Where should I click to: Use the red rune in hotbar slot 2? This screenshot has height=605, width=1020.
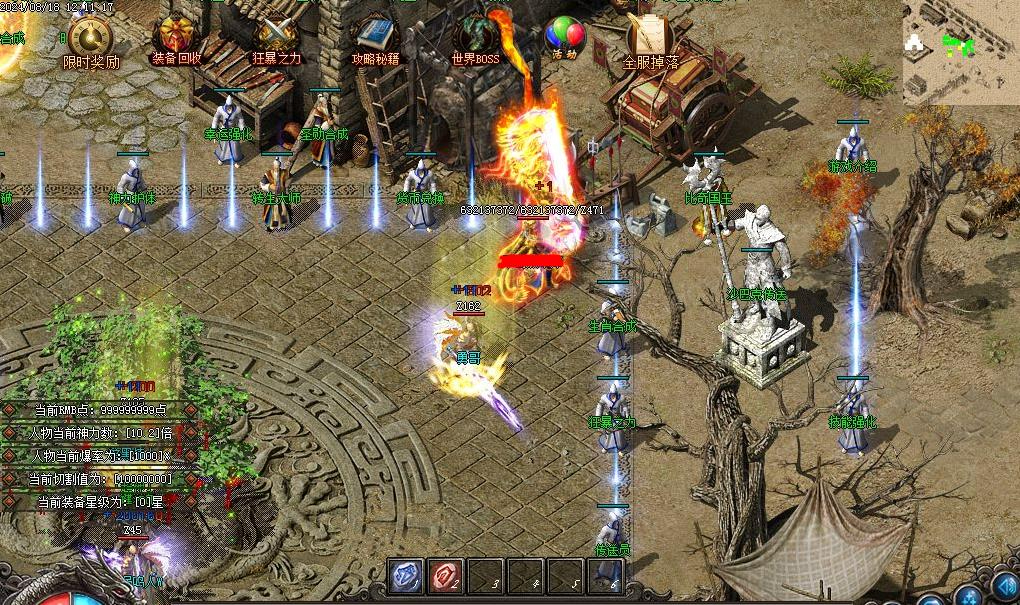(444, 577)
